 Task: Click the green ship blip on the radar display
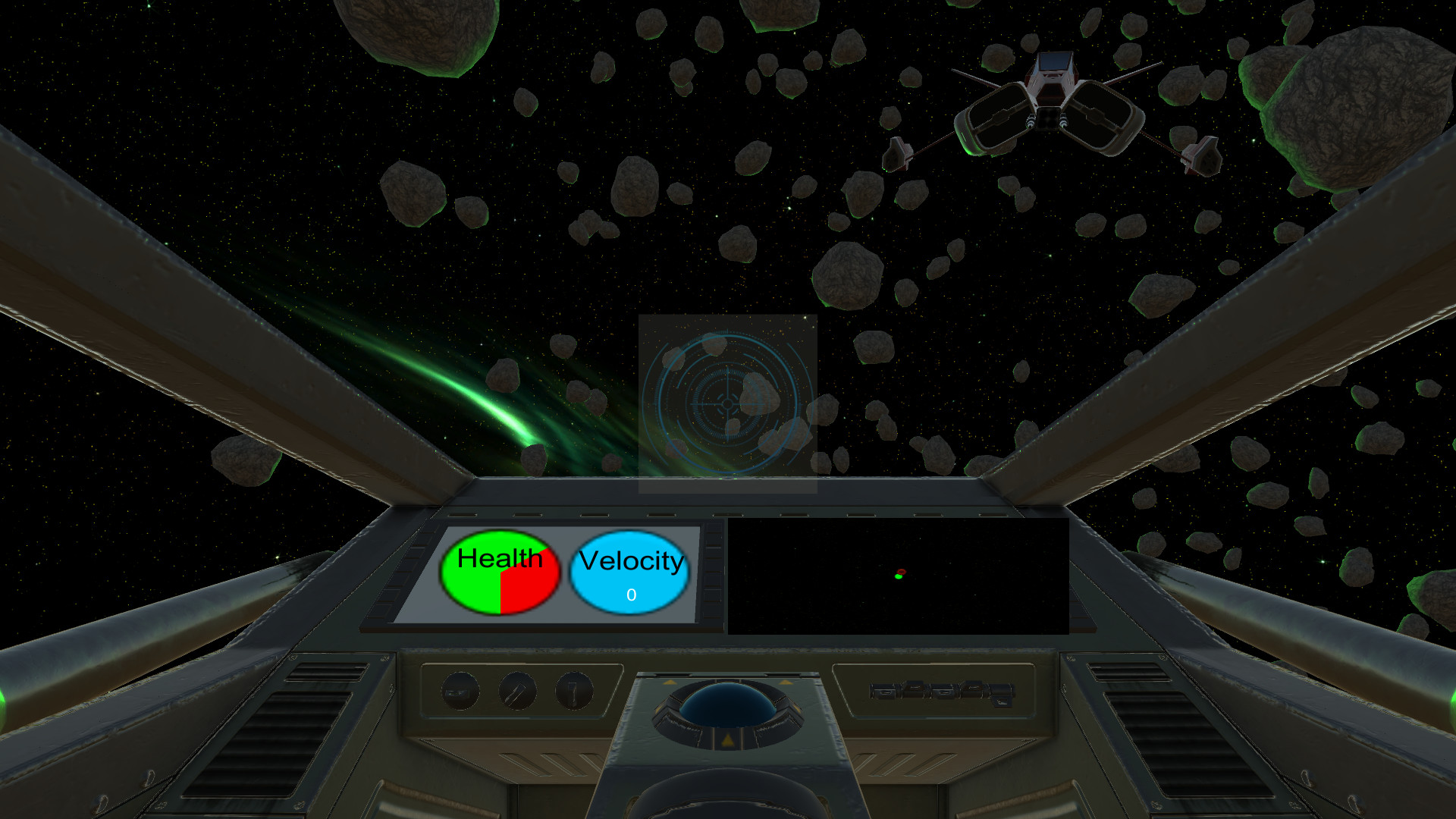[x=897, y=577]
